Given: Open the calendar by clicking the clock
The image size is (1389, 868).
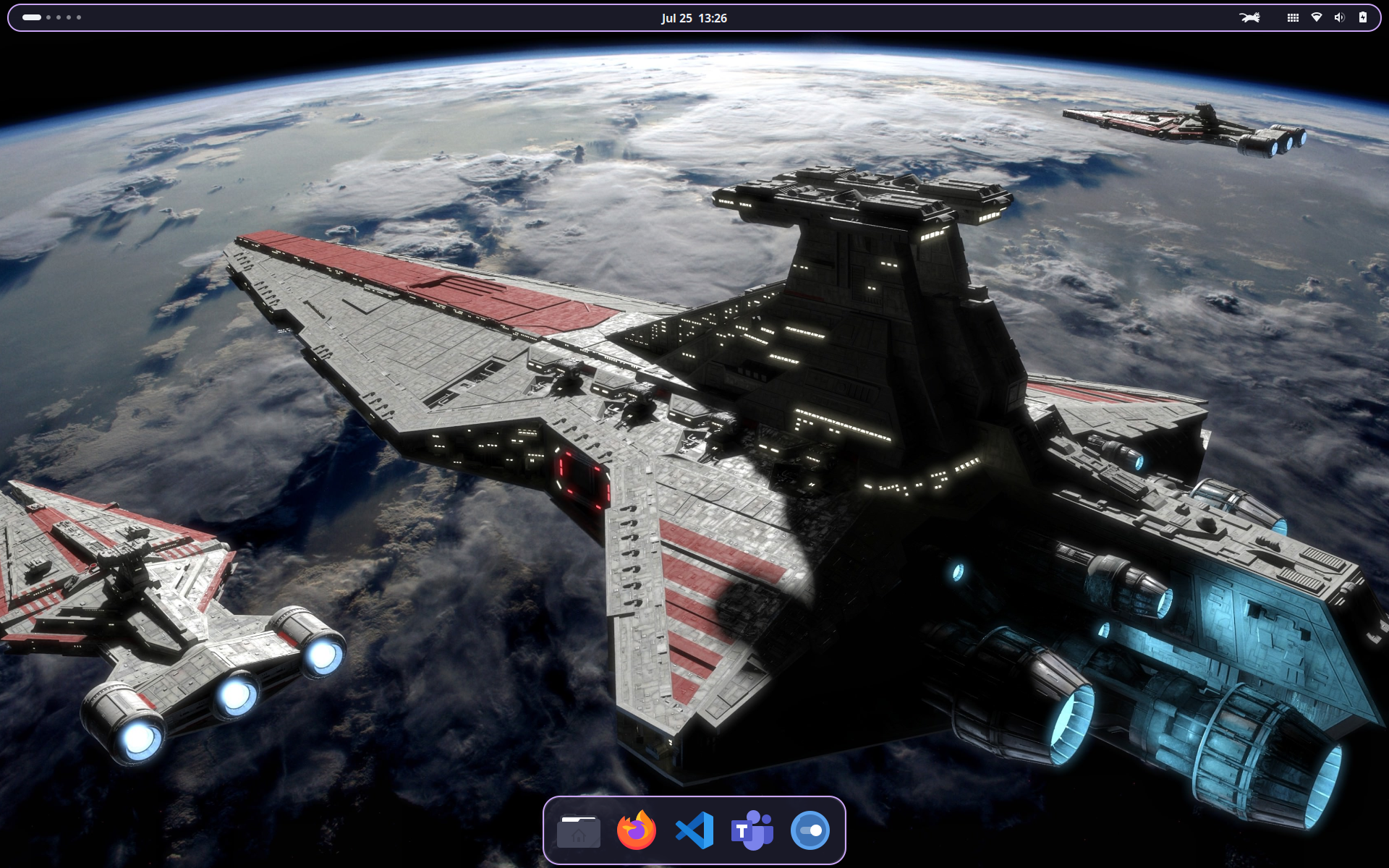Looking at the screenshot, I should point(694,18).
